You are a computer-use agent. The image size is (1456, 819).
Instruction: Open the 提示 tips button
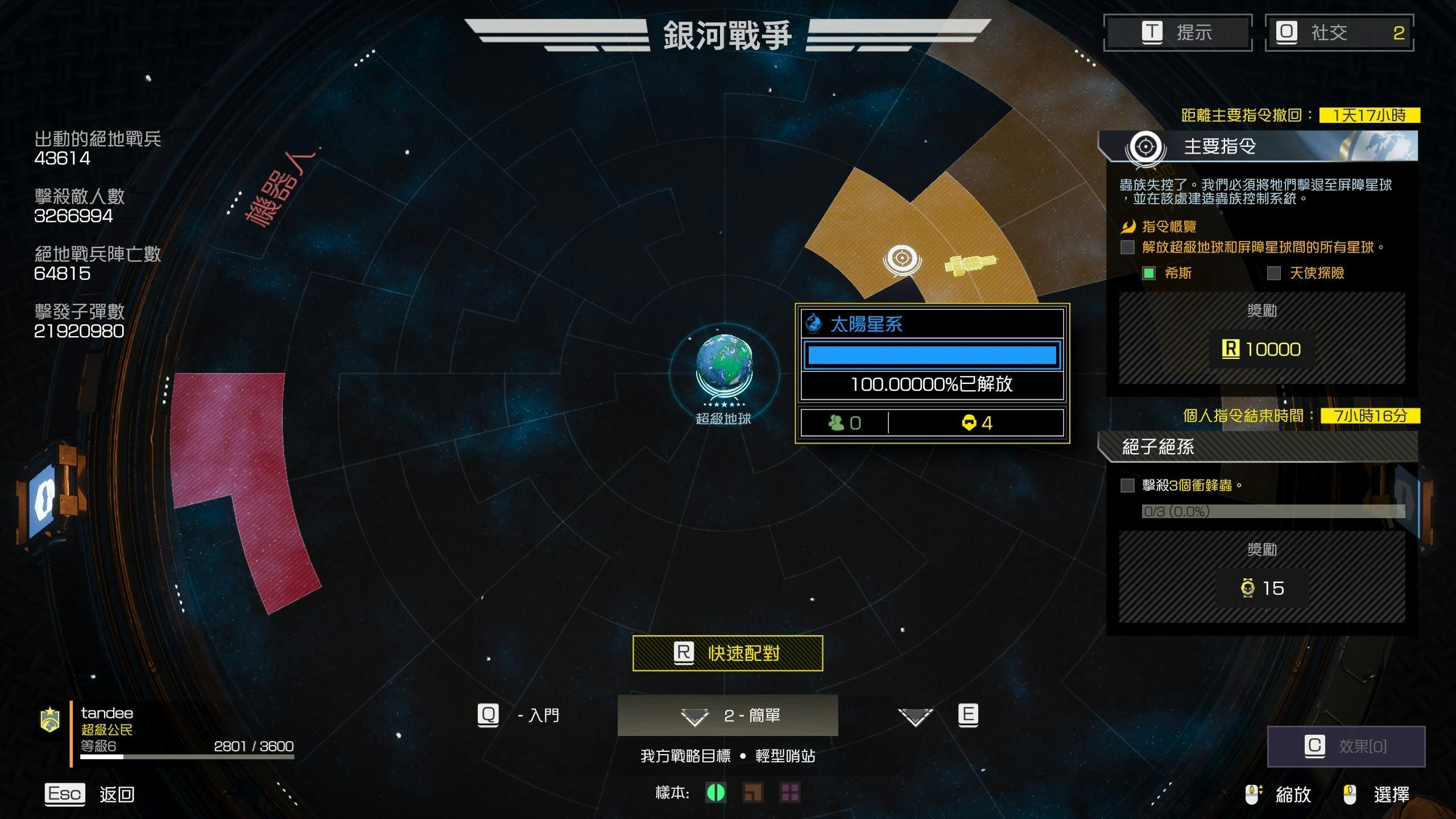click(x=1177, y=32)
